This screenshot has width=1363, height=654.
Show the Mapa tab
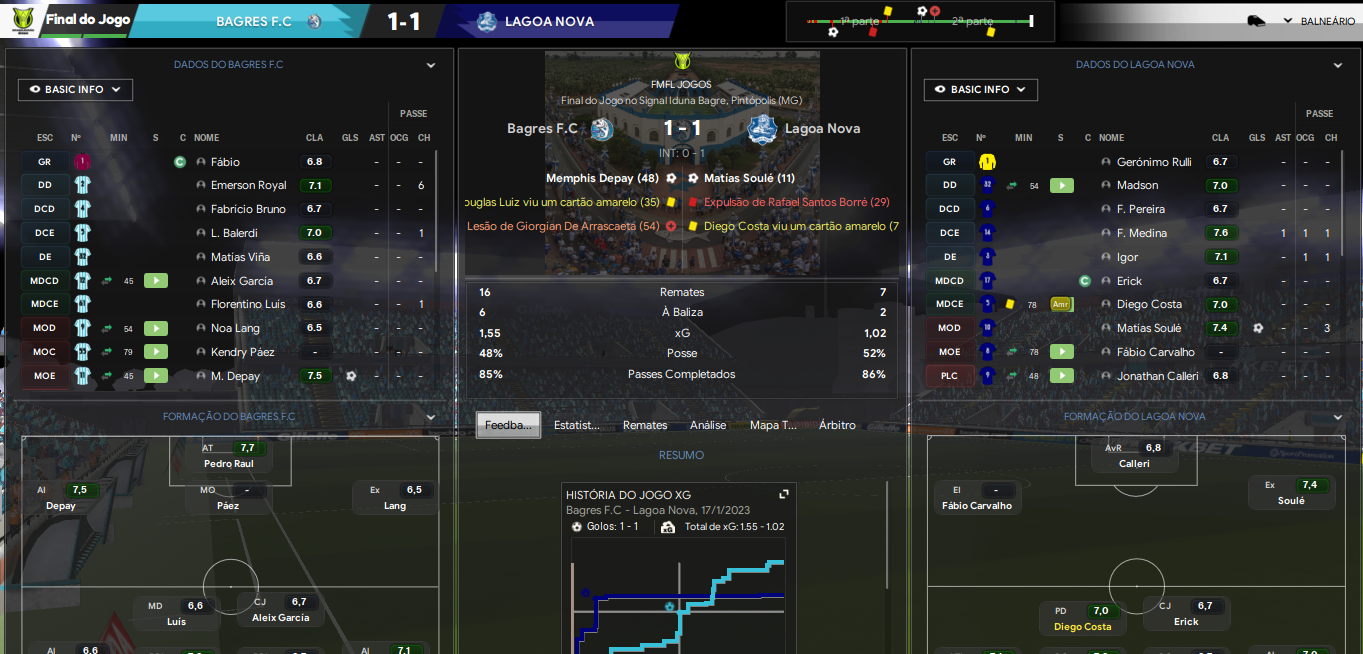coord(773,425)
